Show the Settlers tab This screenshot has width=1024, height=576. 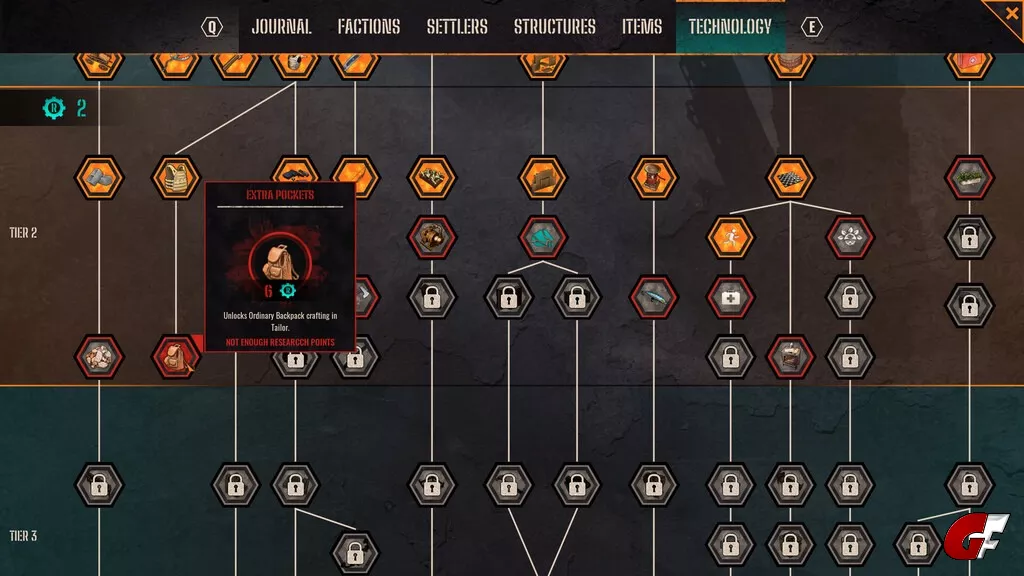tap(457, 27)
